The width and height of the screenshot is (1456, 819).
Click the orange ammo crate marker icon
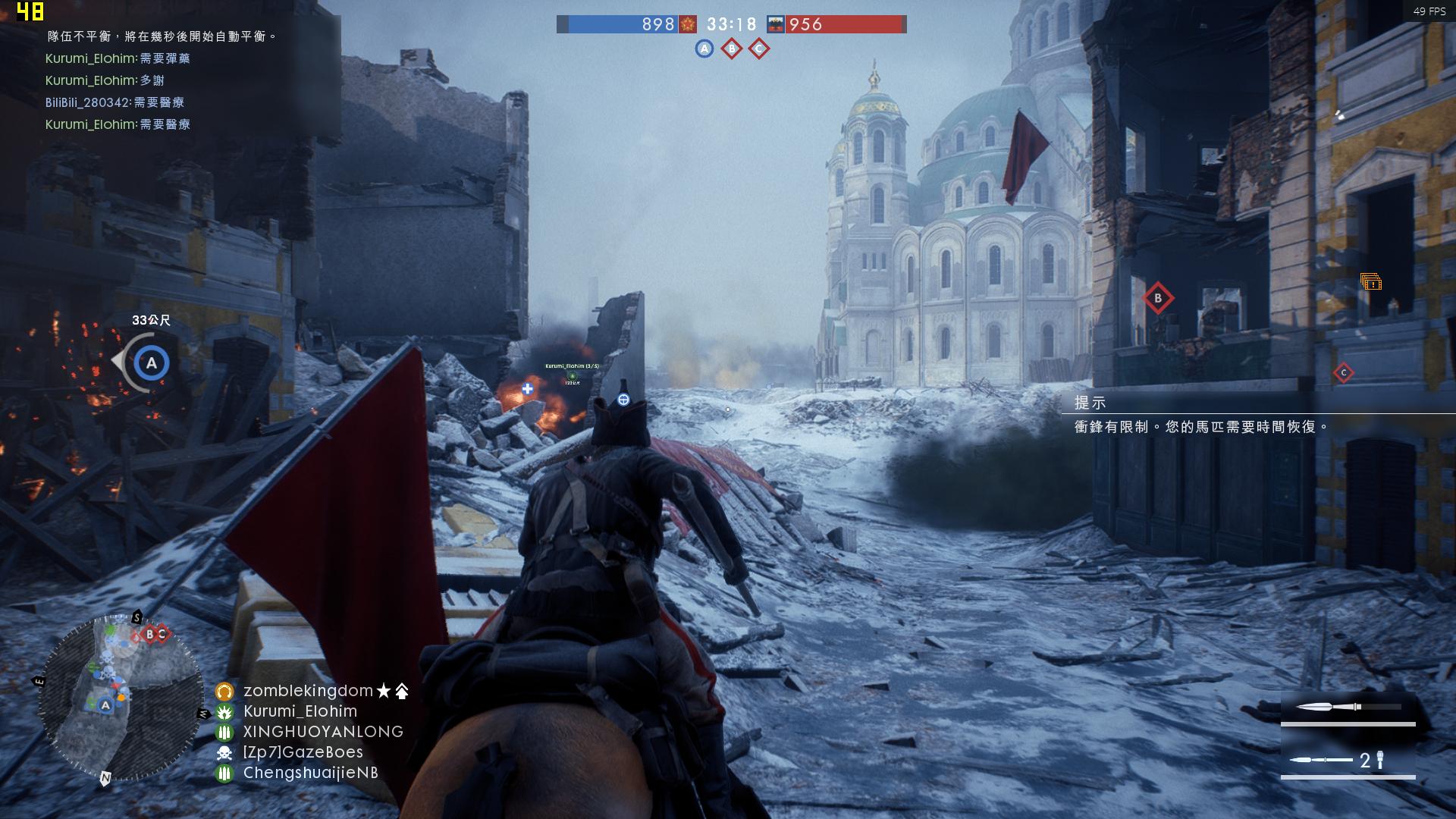pyautogui.click(x=1370, y=282)
